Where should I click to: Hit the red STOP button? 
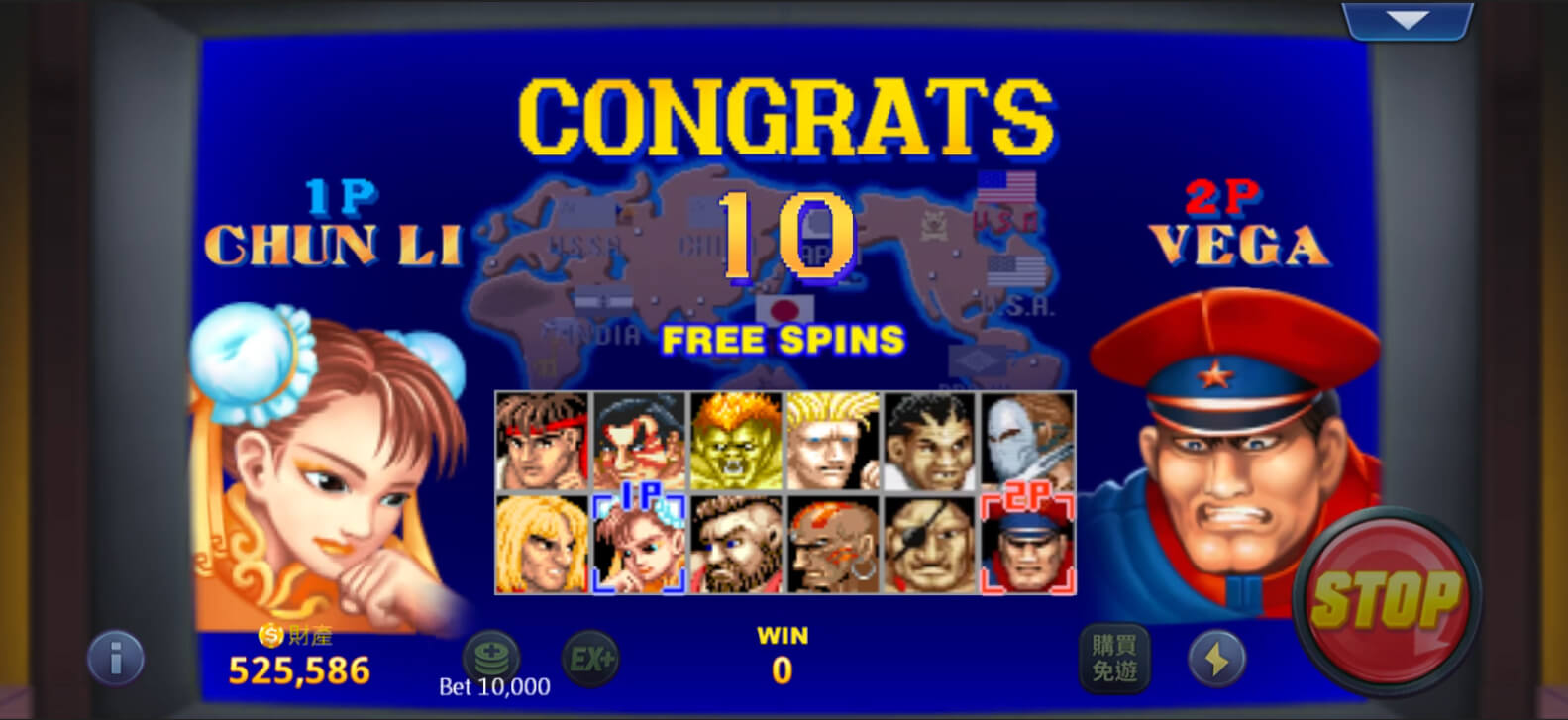tap(1386, 599)
